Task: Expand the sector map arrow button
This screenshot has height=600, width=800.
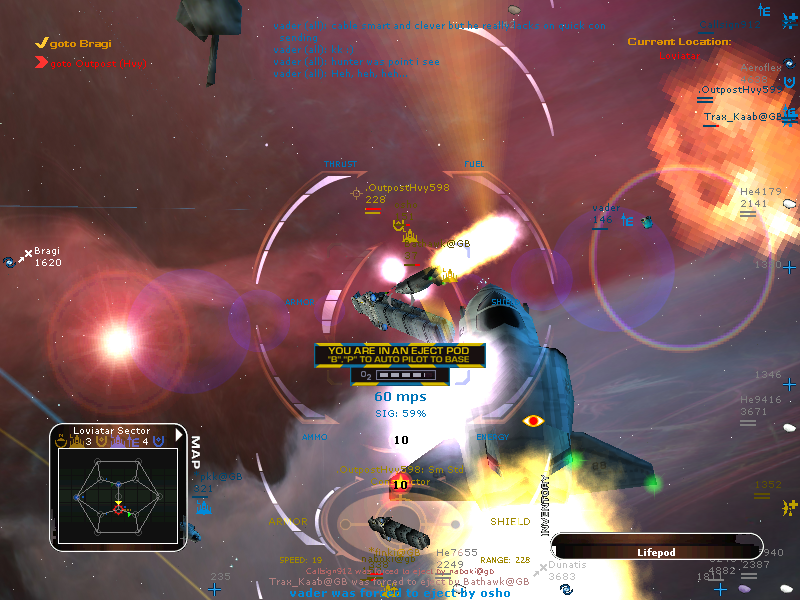Action: click(178, 435)
